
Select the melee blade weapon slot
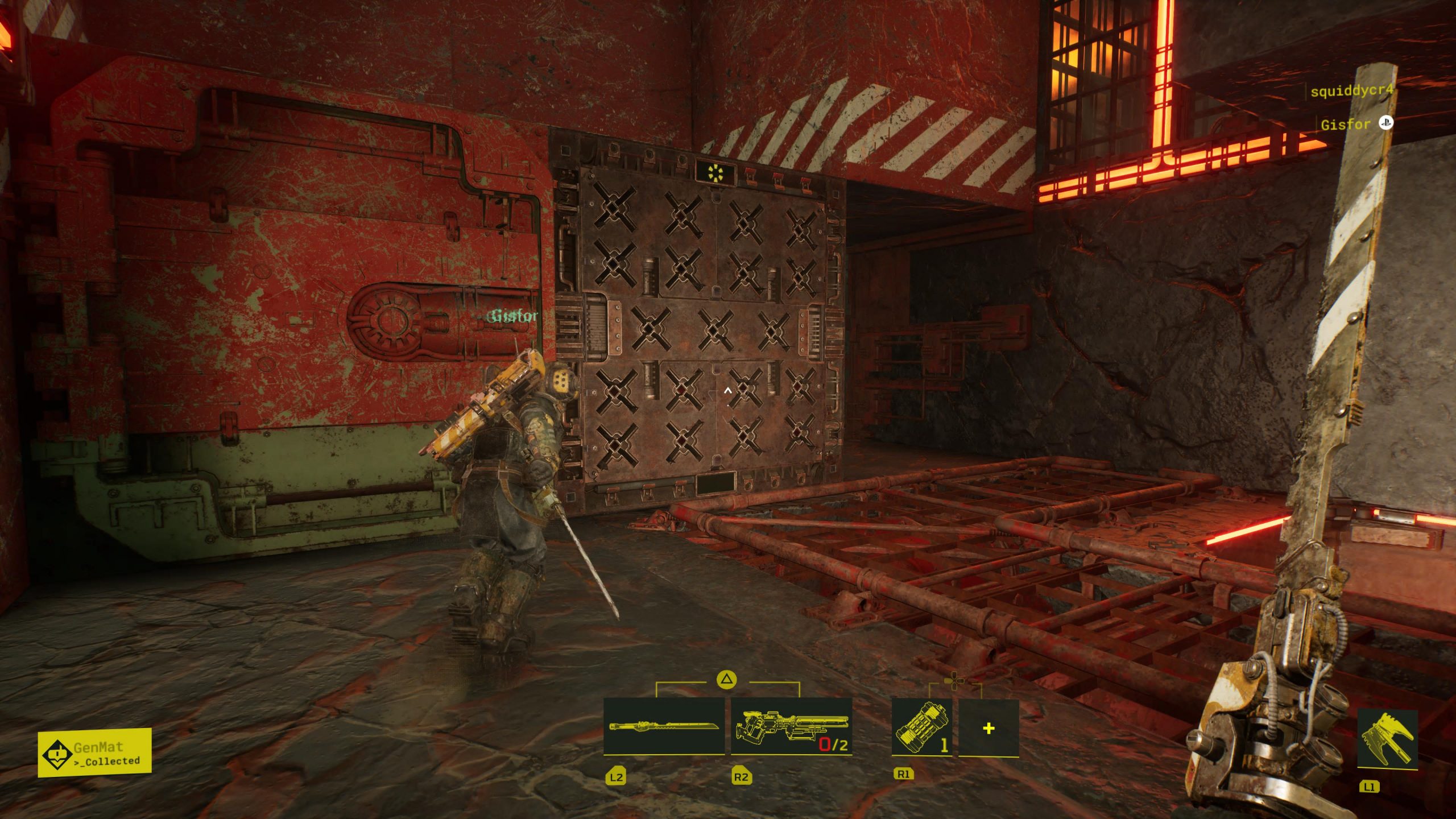pyautogui.click(x=664, y=727)
